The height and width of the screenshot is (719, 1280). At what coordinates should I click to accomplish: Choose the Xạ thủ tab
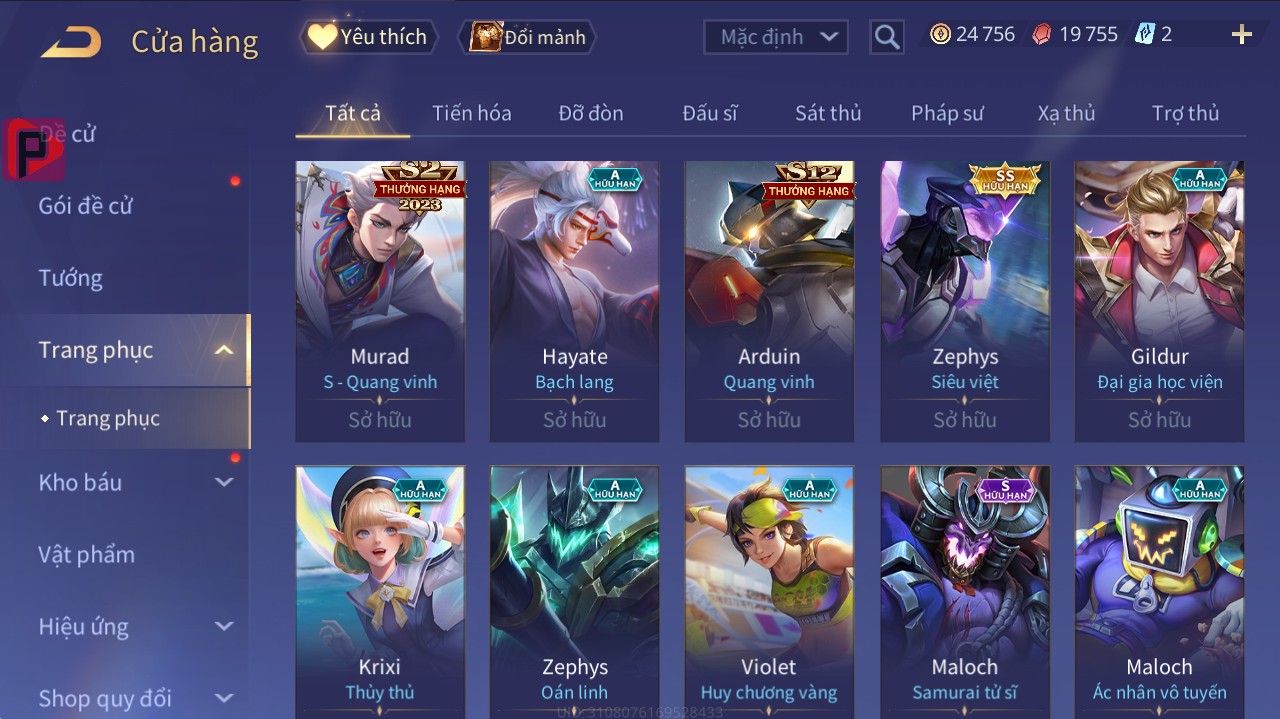click(1066, 113)
